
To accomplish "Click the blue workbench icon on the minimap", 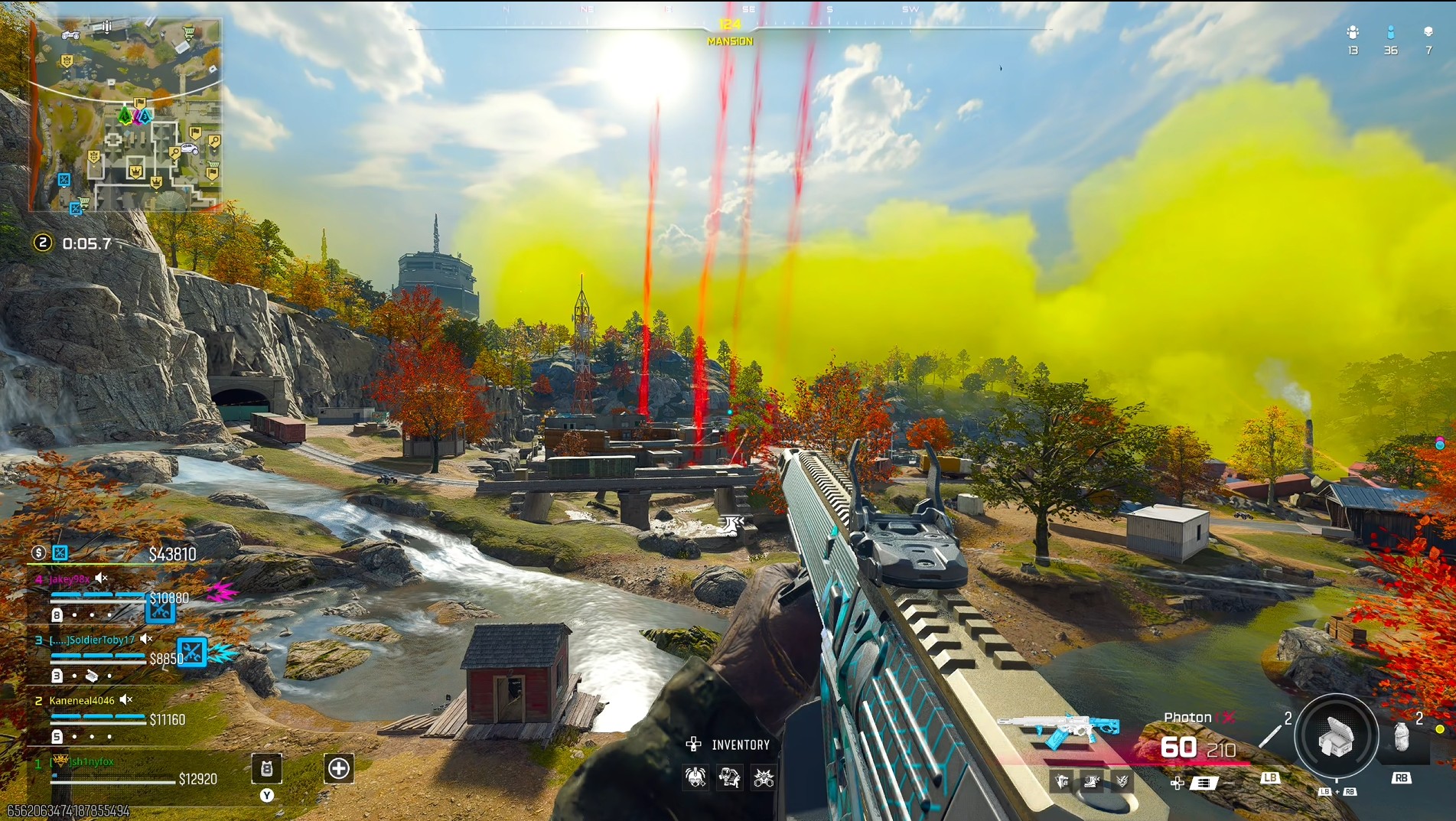I will [x=64, y=178].
